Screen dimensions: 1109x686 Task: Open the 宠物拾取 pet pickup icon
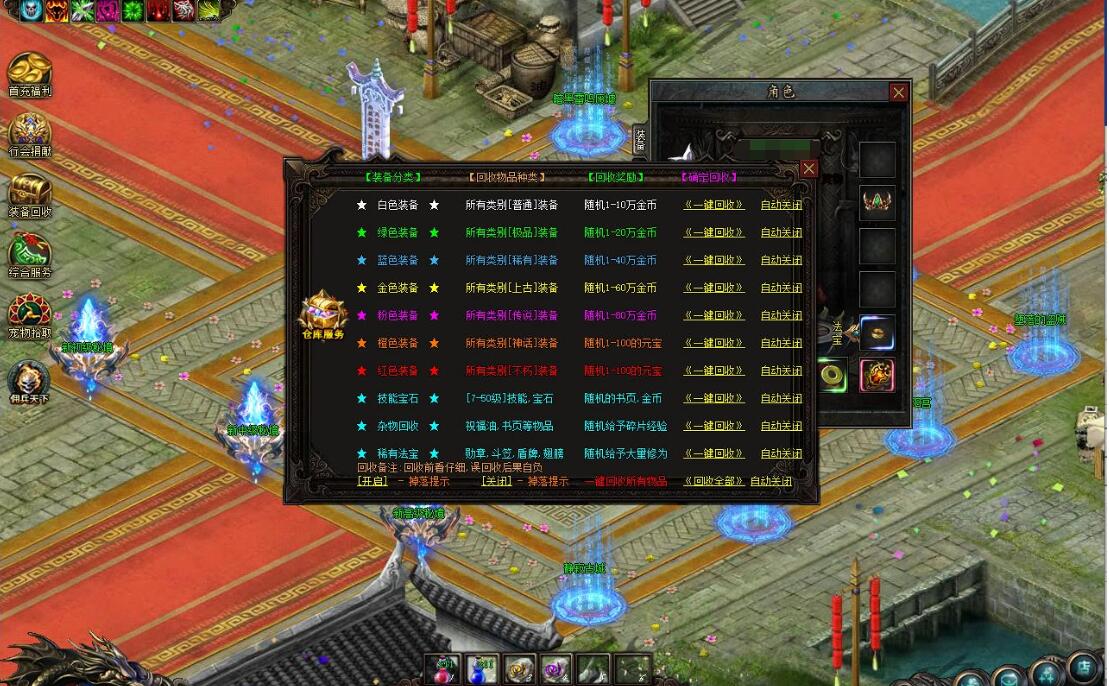tap(29, 313)
